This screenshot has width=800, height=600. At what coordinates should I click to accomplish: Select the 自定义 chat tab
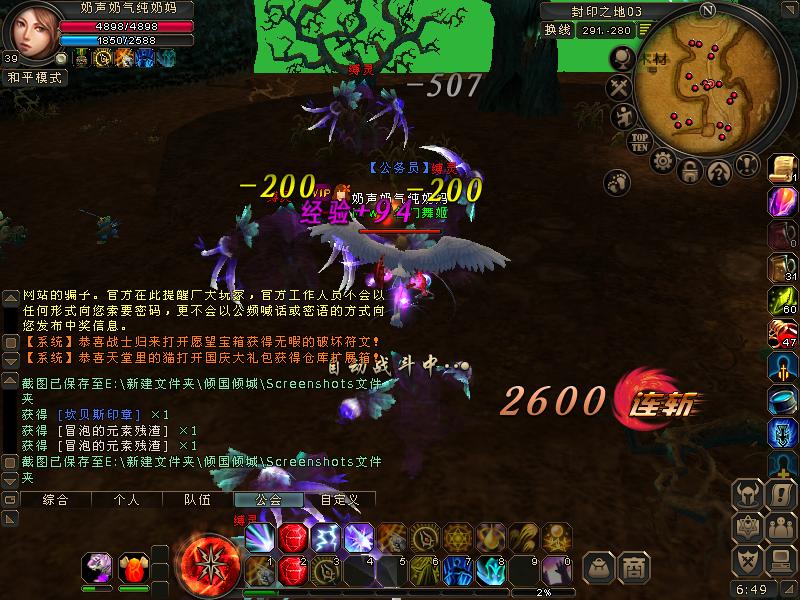pyautogui.click(x=339, y=499)
